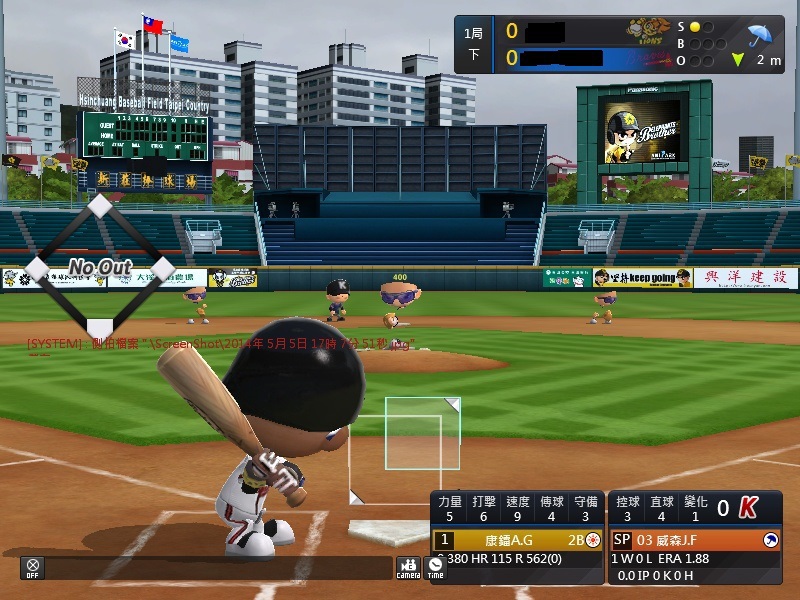
Task: Click the Time button
Action: [435, 567]
